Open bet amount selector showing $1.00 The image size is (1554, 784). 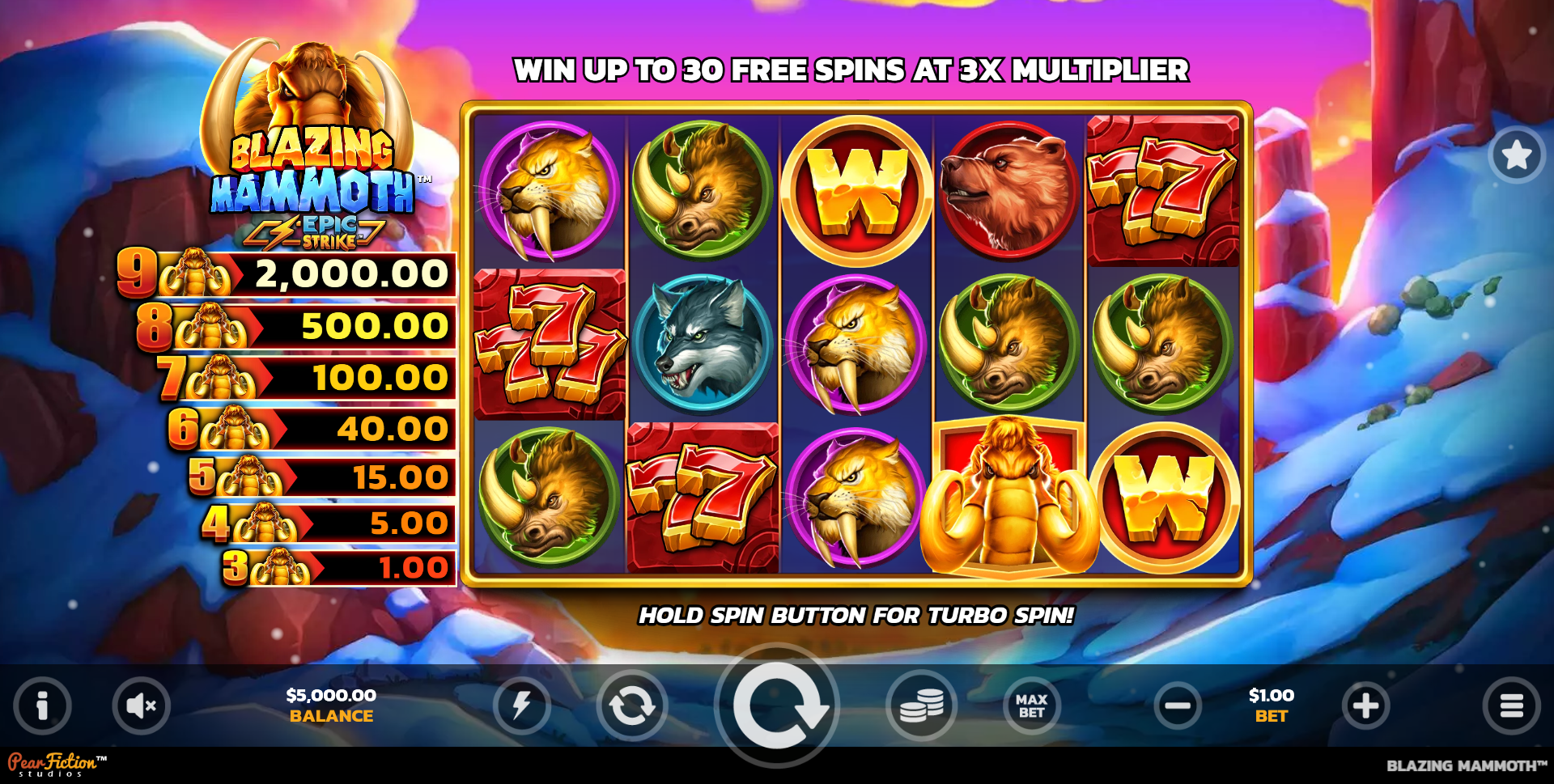[x=1272, y=705]
